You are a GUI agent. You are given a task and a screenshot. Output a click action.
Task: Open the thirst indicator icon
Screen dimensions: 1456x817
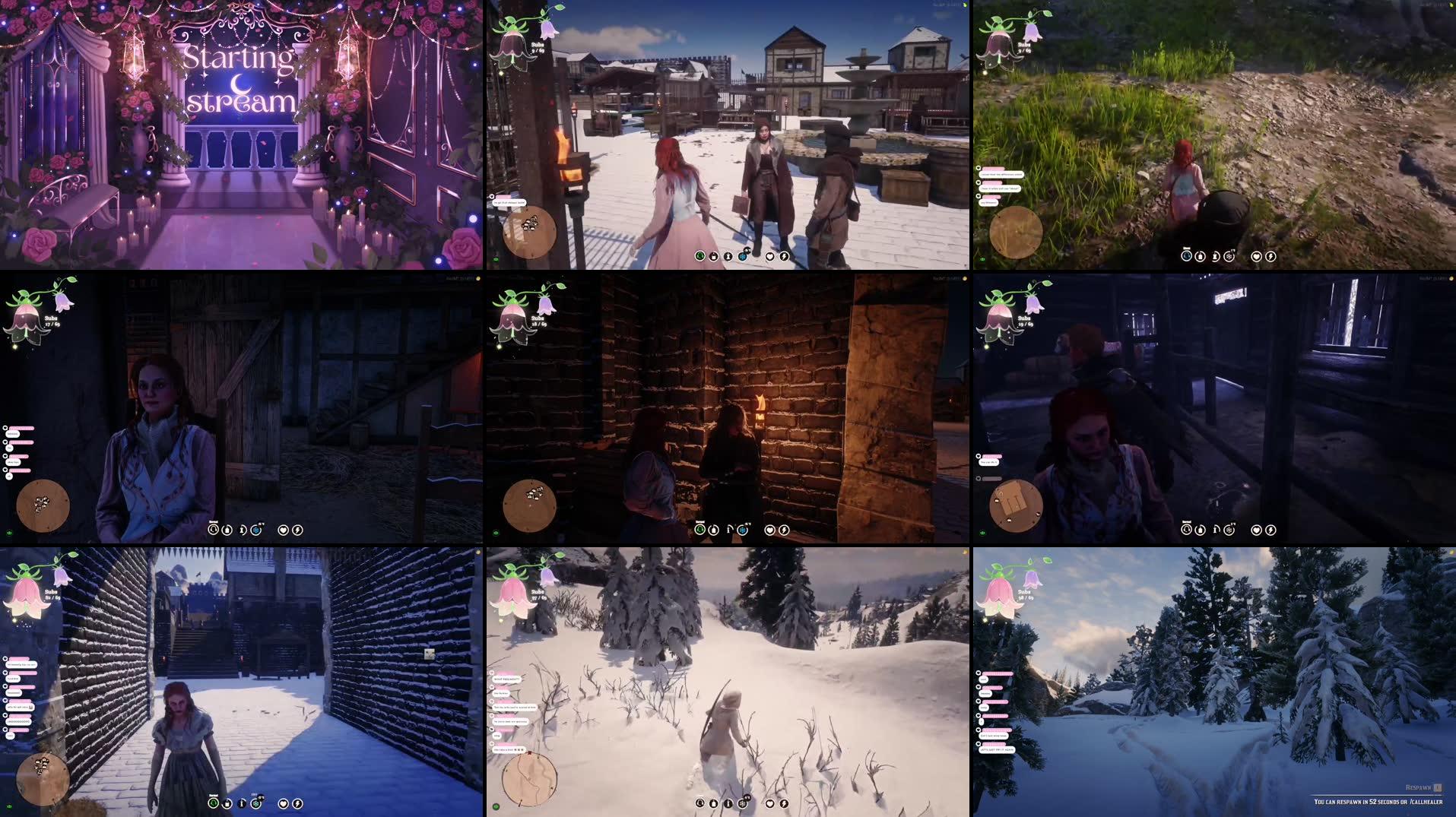tap(727, 257)
